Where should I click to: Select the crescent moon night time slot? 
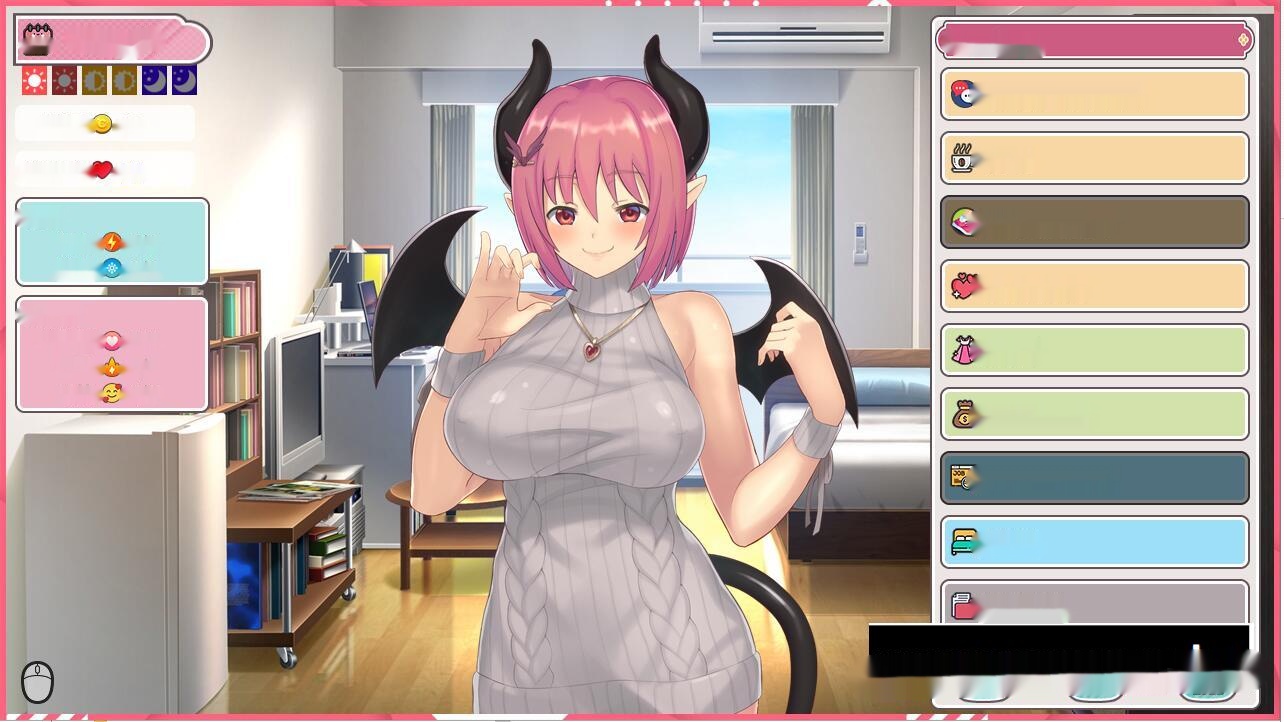click(x=153, y=79)
